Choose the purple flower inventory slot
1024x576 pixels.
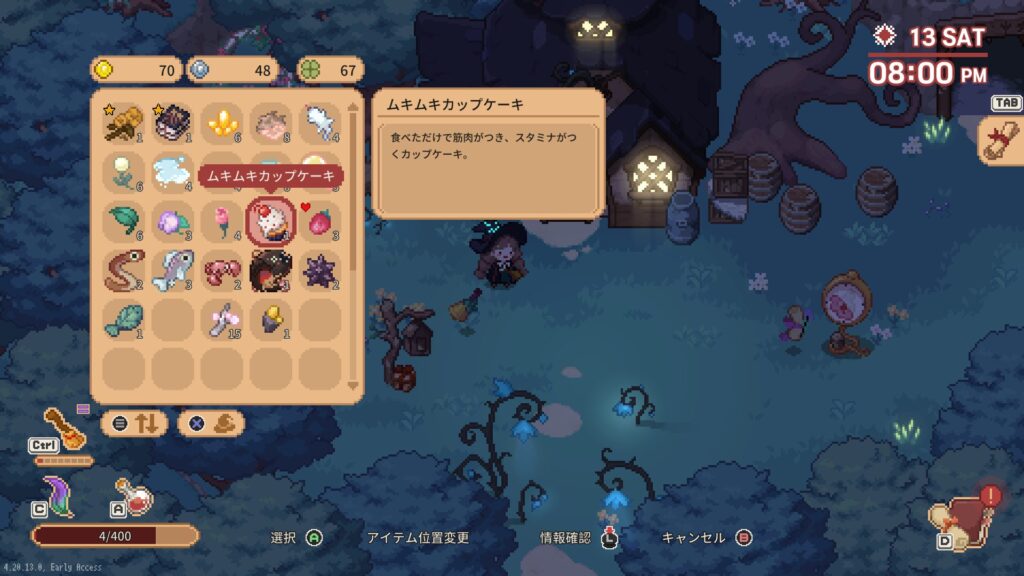tap(173, 221)
